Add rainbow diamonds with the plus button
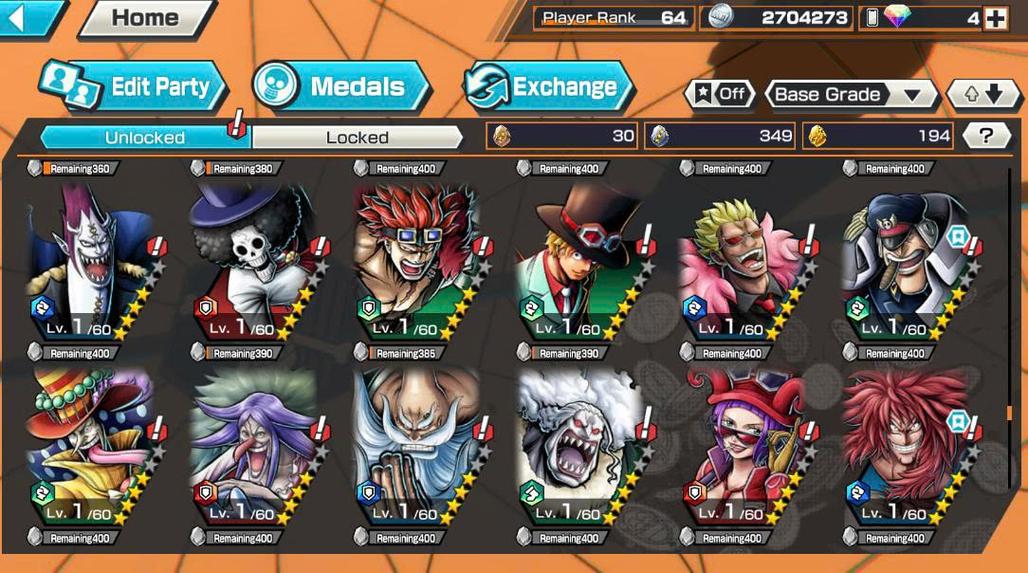This screenshot has width=1028, height=573. coord(995,18)
